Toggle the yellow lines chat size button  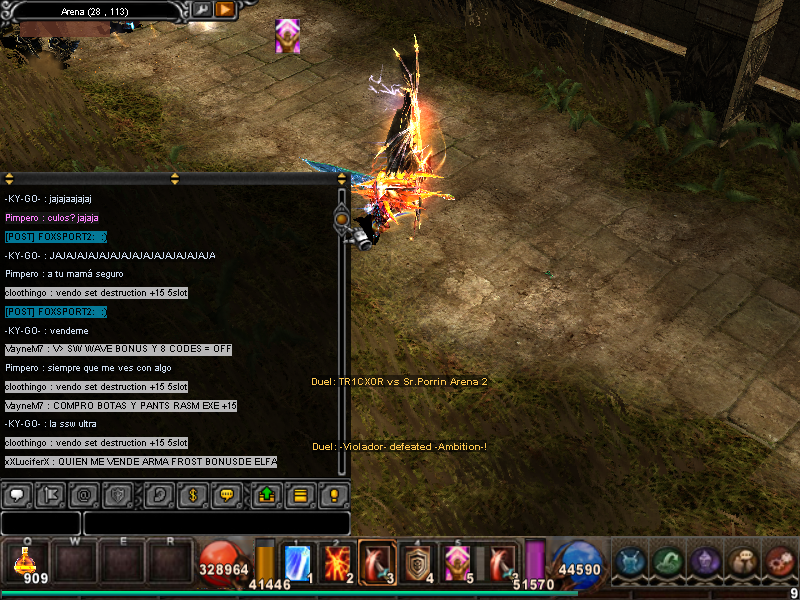coord(299,494)
